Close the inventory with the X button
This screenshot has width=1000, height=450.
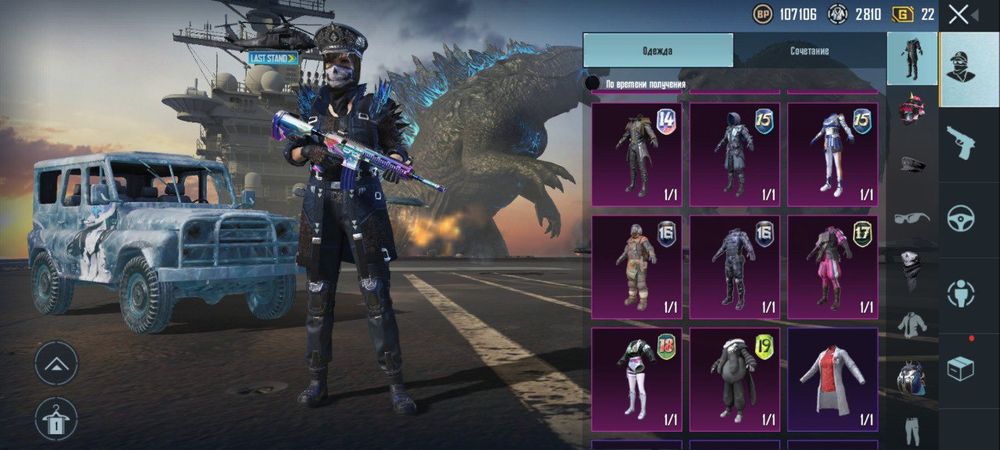(959, 14)
